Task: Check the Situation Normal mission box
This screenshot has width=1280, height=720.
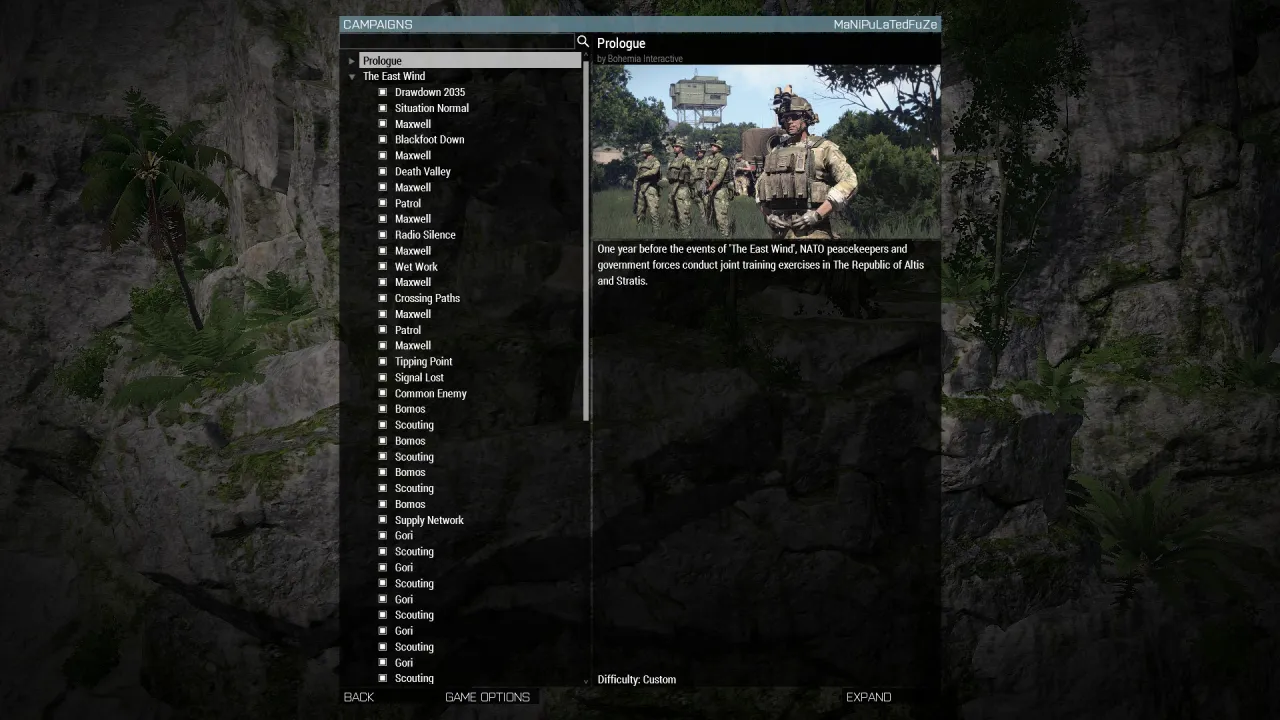Action: point(382,107)
